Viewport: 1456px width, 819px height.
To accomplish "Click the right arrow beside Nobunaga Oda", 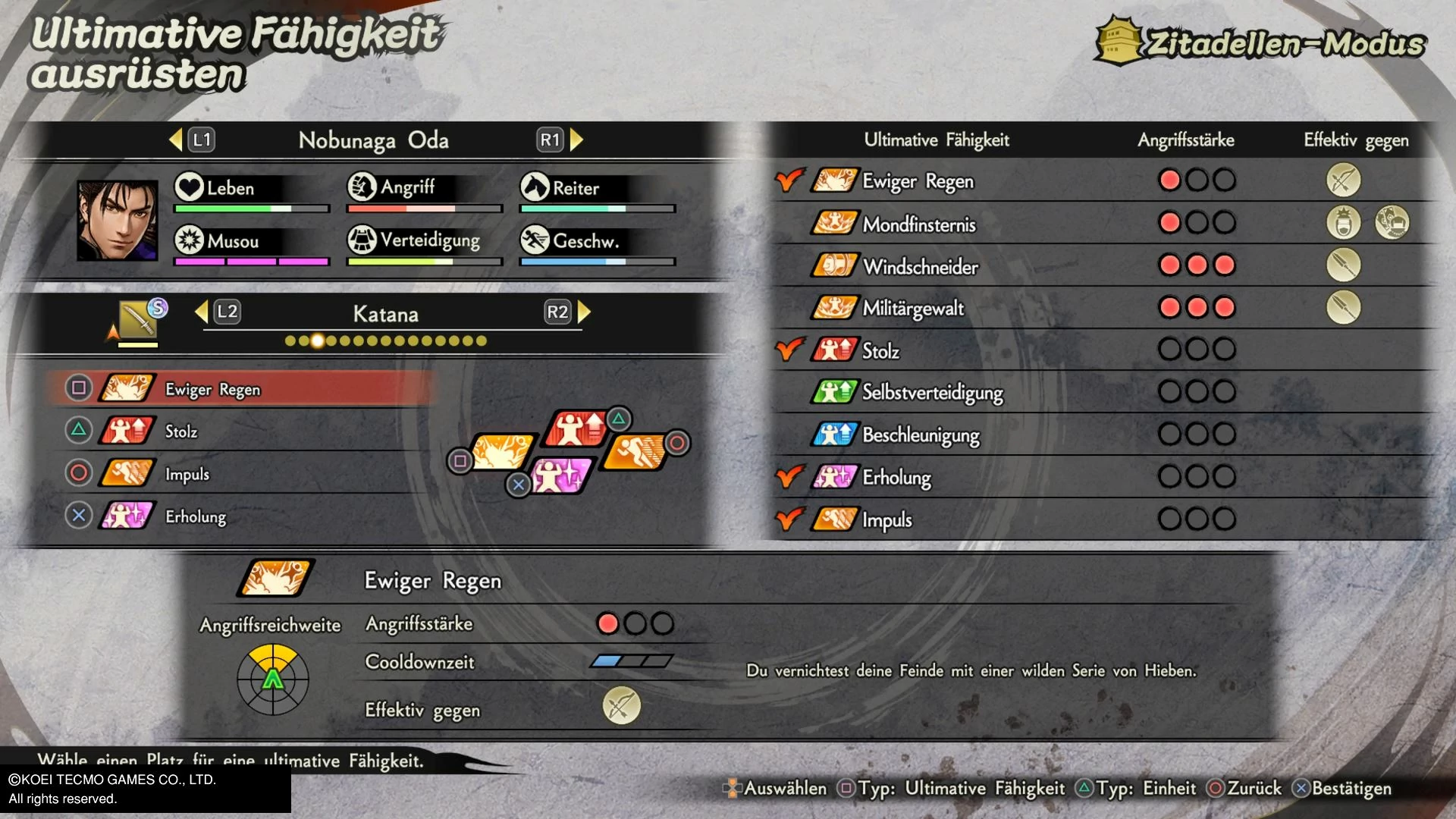I will [x=576, y=140].
